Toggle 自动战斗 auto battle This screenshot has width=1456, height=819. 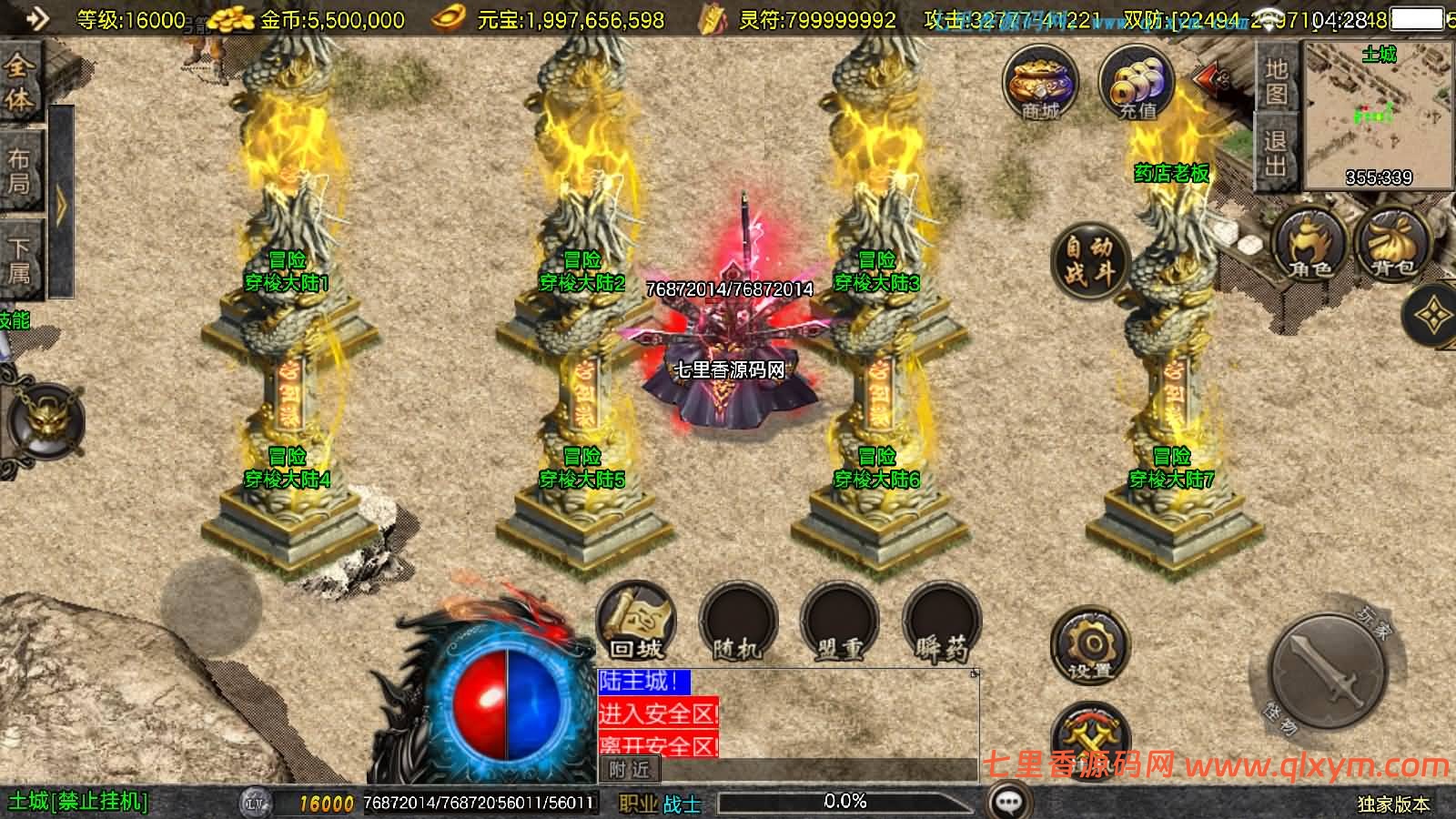tap(1089, 258)
